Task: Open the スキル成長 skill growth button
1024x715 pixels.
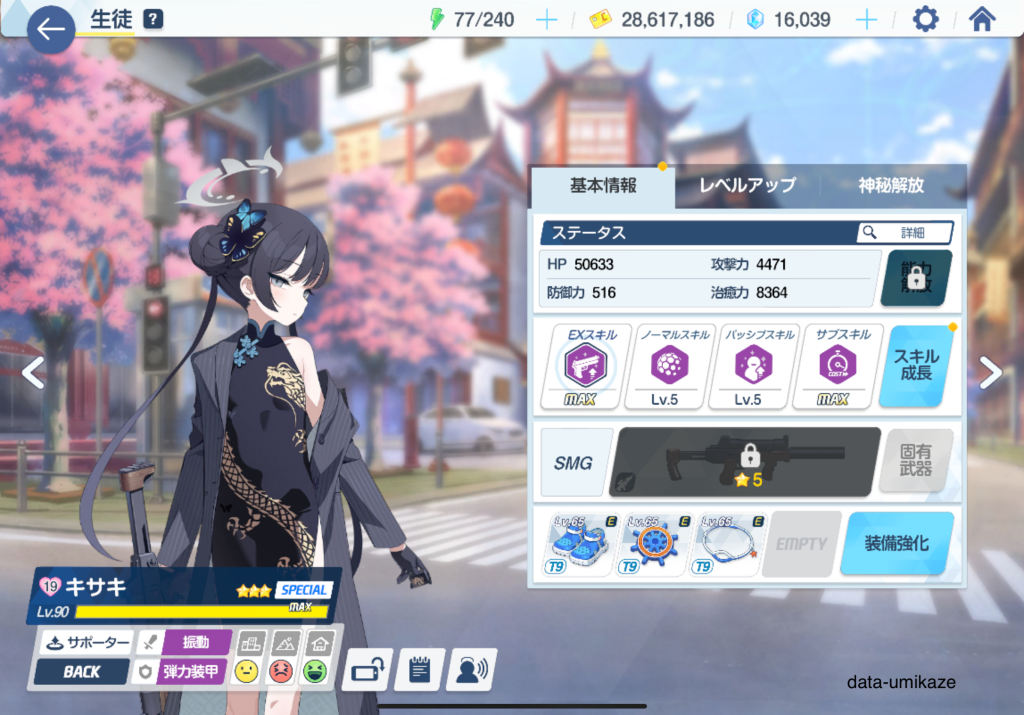Action: pyautogui.click(x=916, y=366)
